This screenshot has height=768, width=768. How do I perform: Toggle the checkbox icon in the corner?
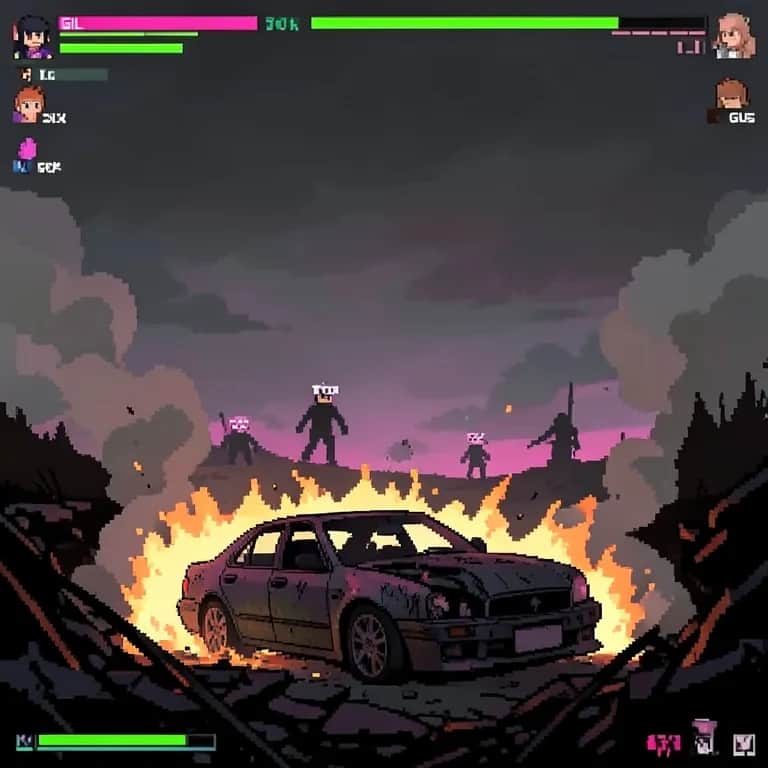coord(743,742)
